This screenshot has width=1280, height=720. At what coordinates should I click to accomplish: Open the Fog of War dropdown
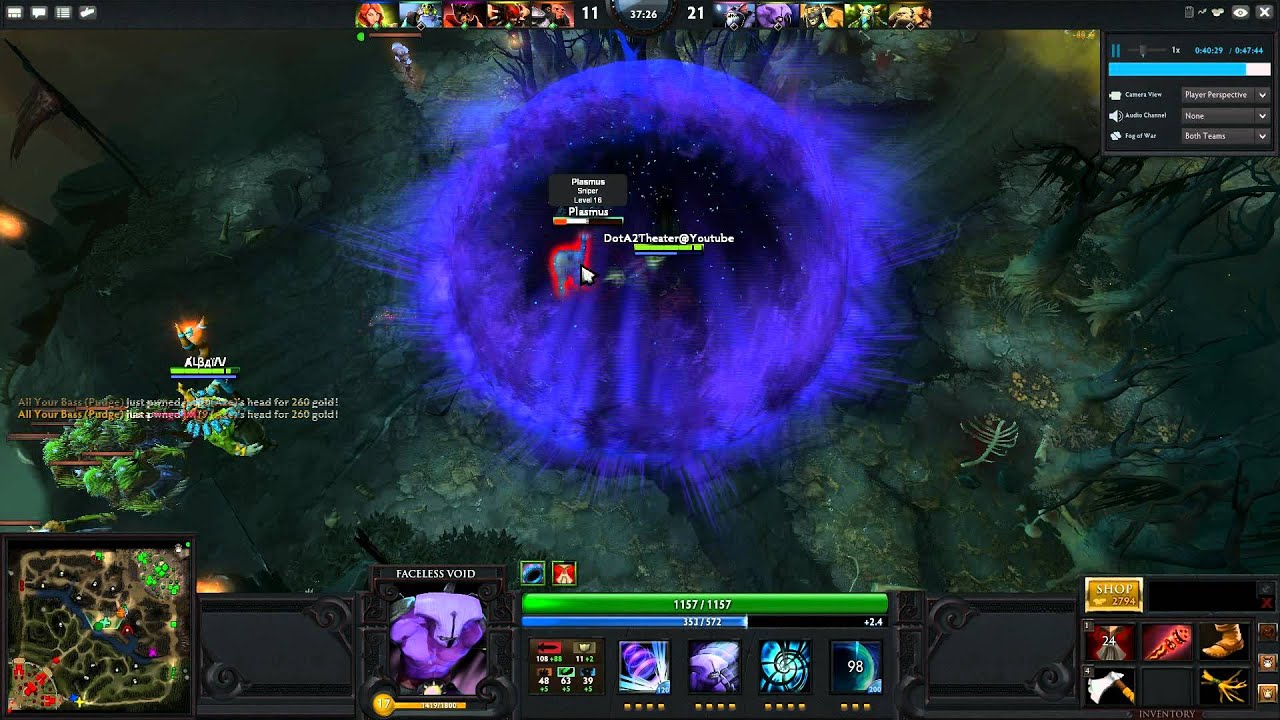click(1225, 136)
